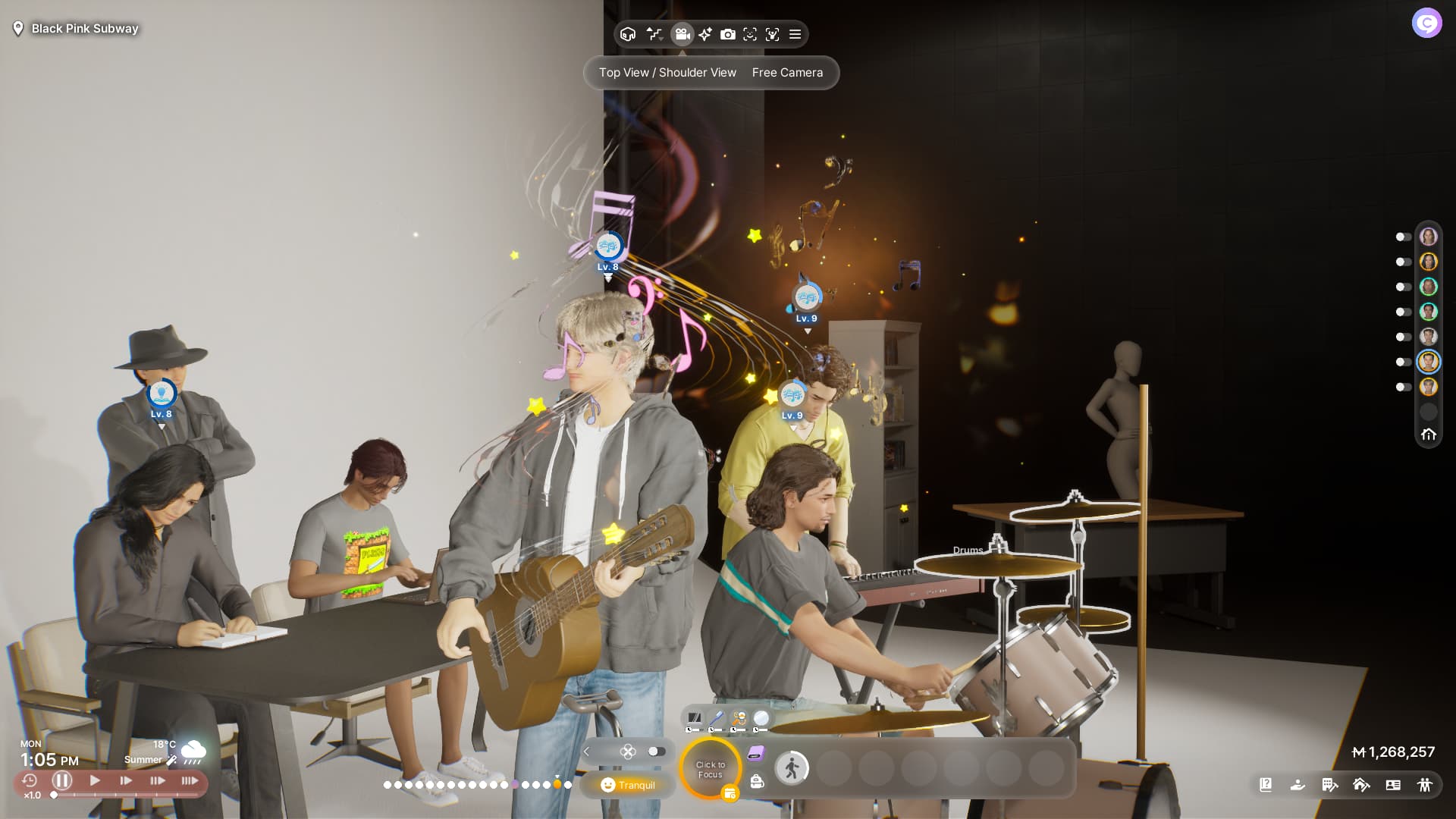Set game speed to normal play

(x=95, y=780)
